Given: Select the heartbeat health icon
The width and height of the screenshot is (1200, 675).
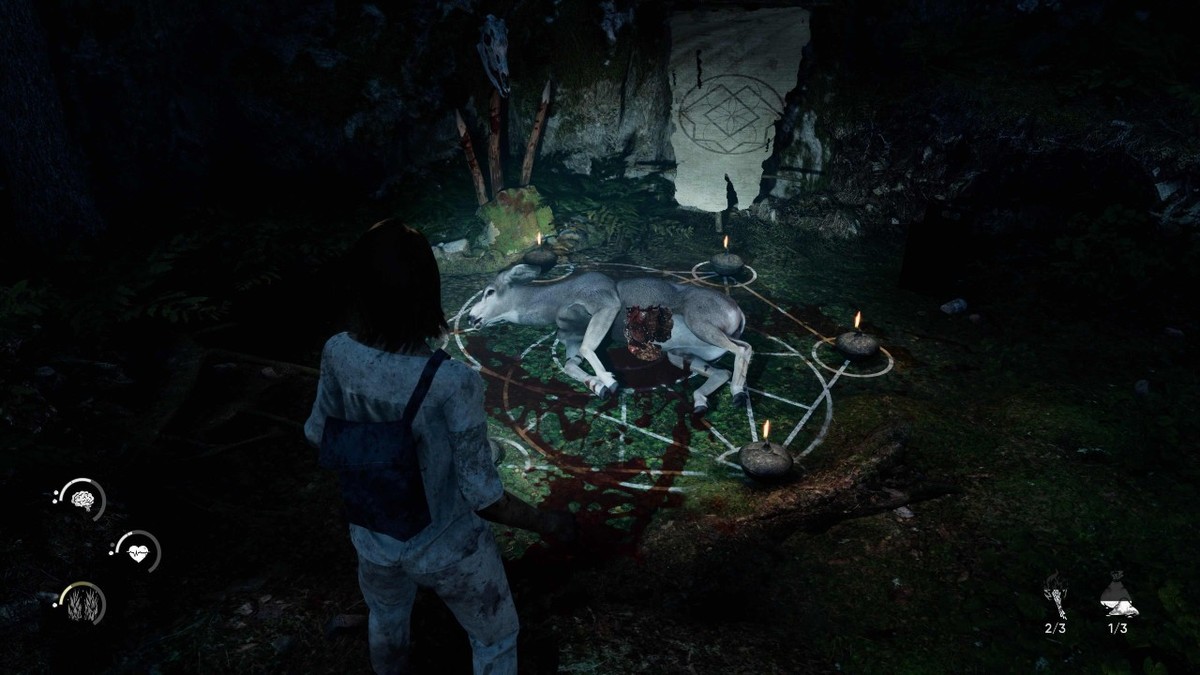Looking at the screenshot, I should [137, 551].
